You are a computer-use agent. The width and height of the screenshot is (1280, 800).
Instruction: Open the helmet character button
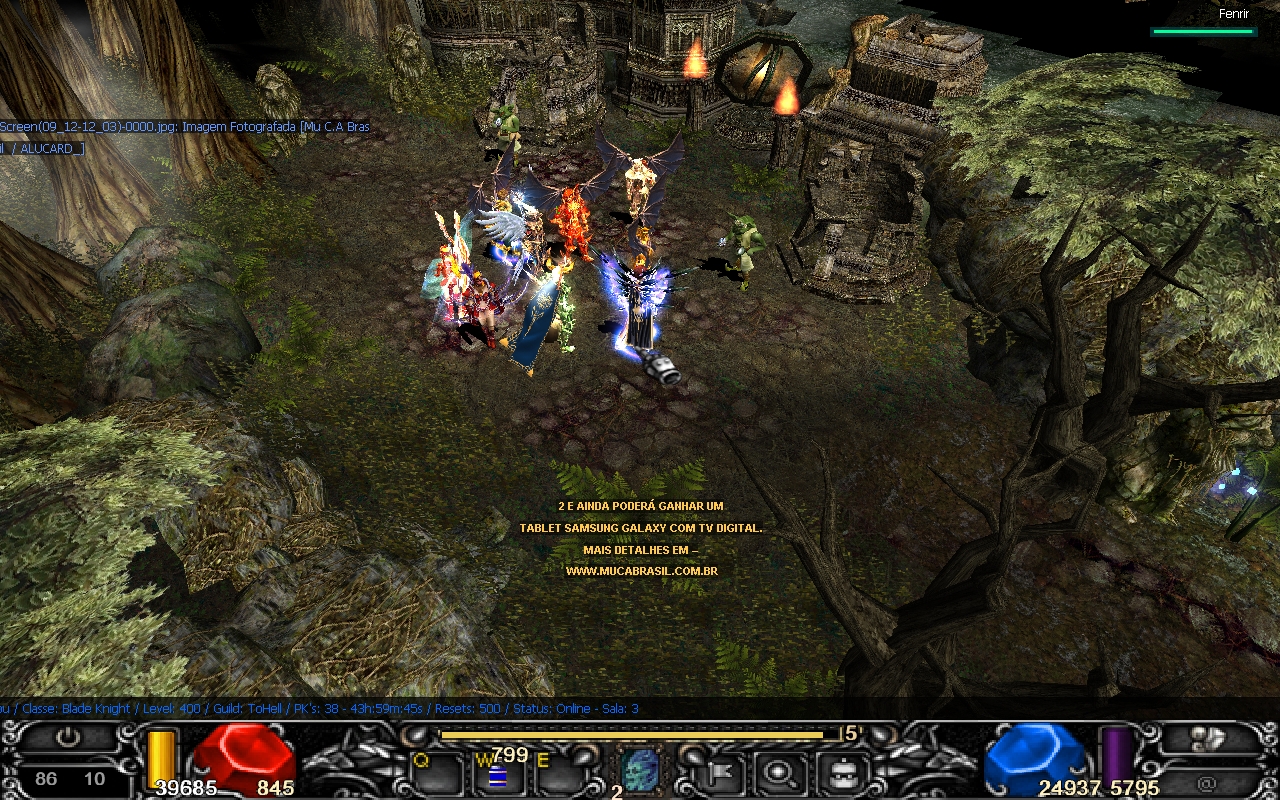click(x=838, y=770)
